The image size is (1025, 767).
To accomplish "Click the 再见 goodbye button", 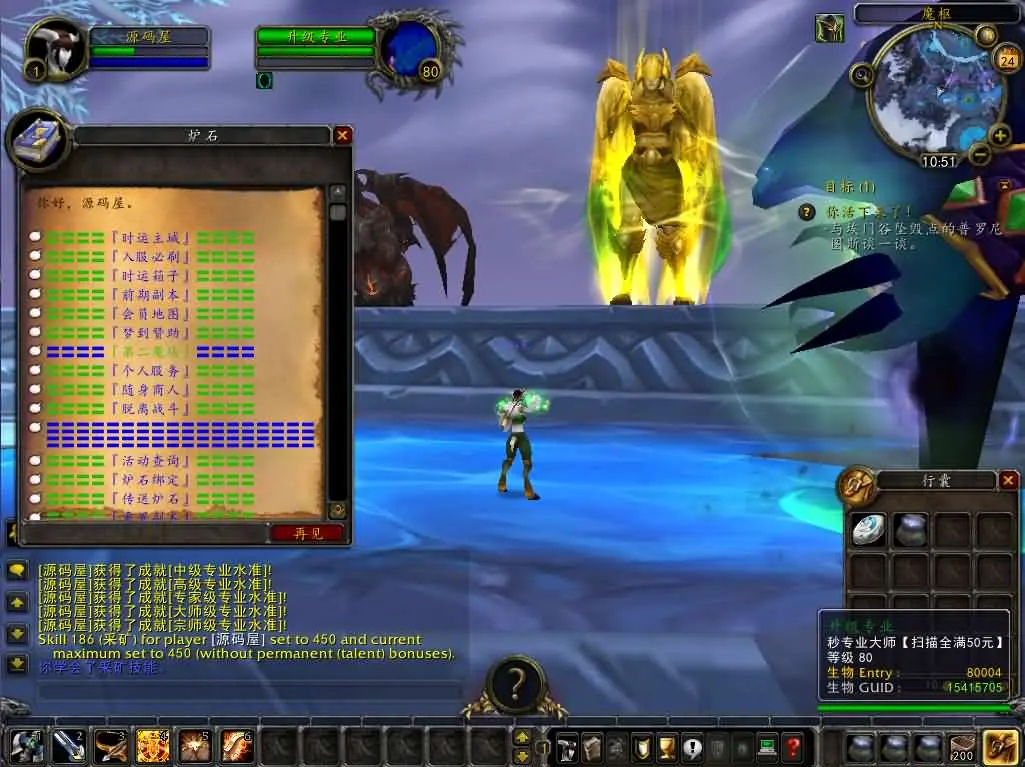I will pos(307,533).
